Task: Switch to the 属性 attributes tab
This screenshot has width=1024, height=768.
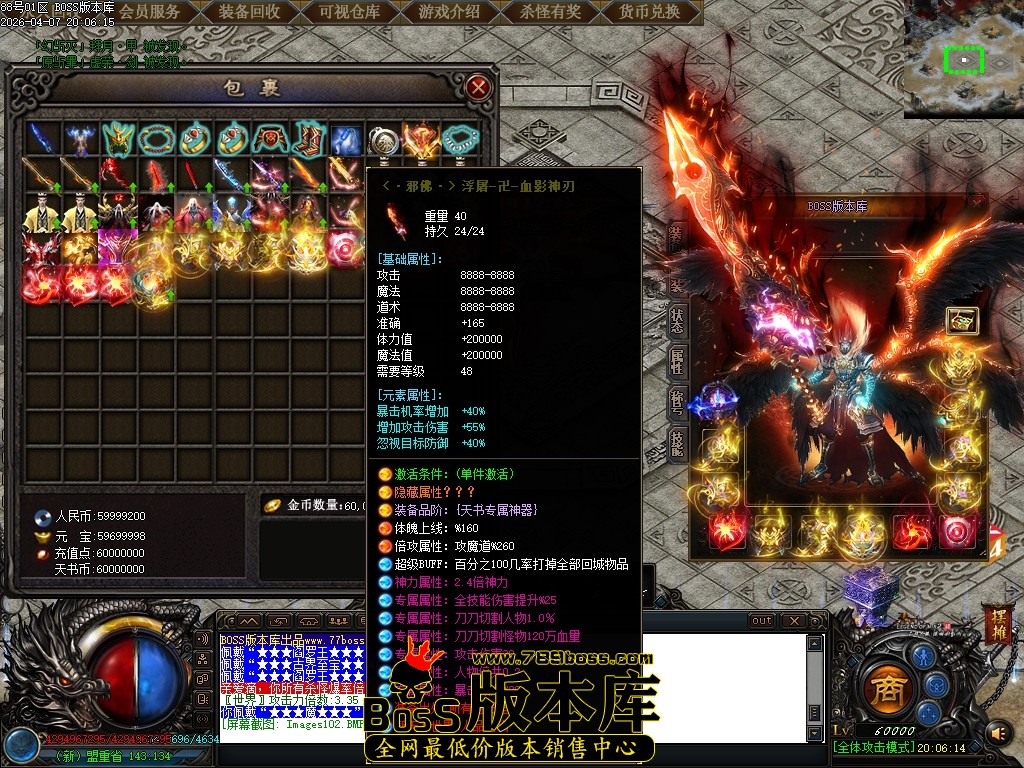Action: (677, 362)
